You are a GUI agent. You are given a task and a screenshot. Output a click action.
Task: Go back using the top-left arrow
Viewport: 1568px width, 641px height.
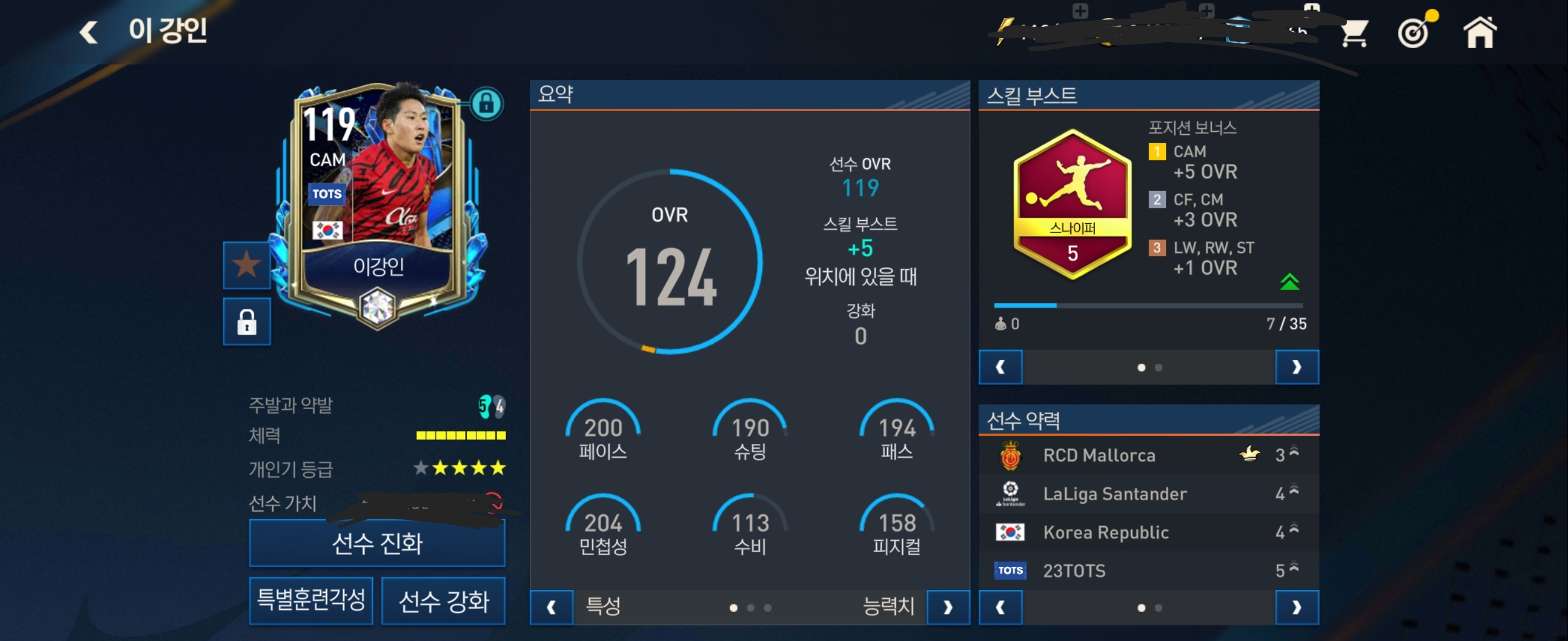coord(89,31)
